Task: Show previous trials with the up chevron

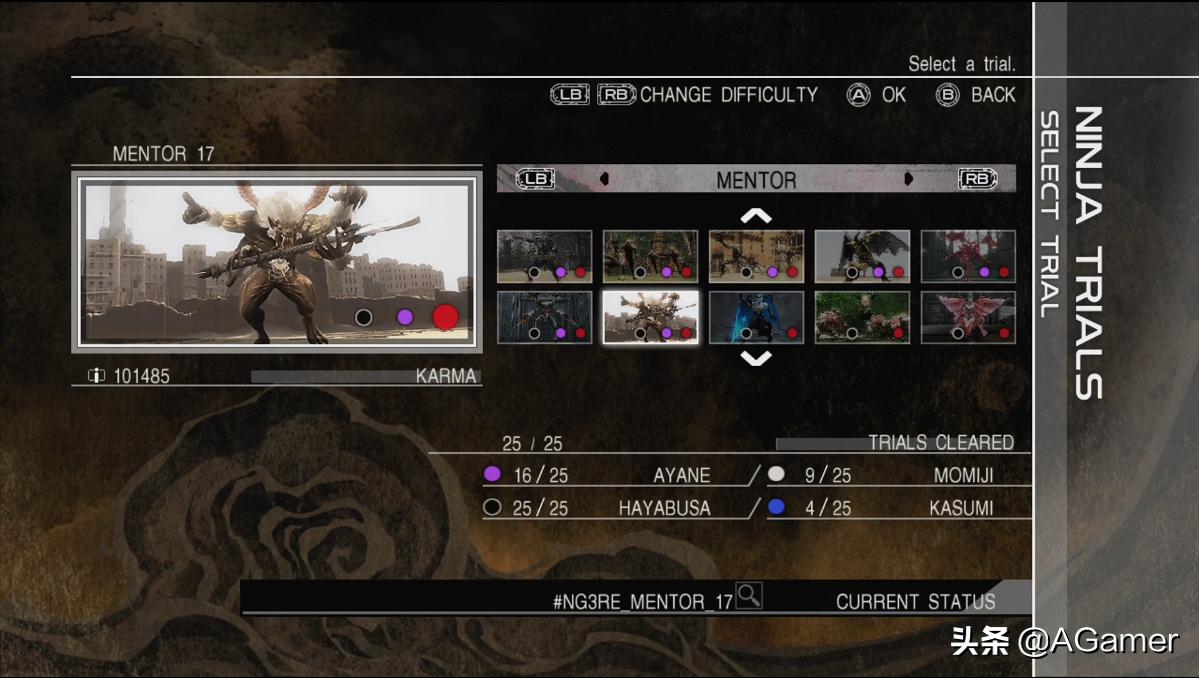Action: (x=756, y=215)
